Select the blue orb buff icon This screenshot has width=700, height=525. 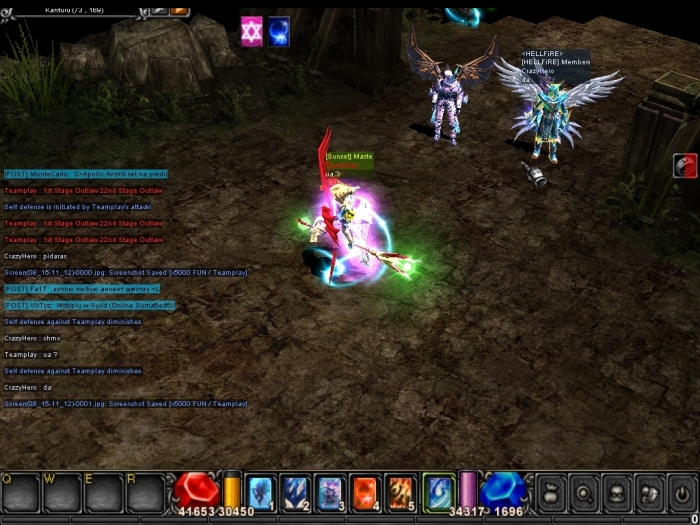tap(279, 32)
